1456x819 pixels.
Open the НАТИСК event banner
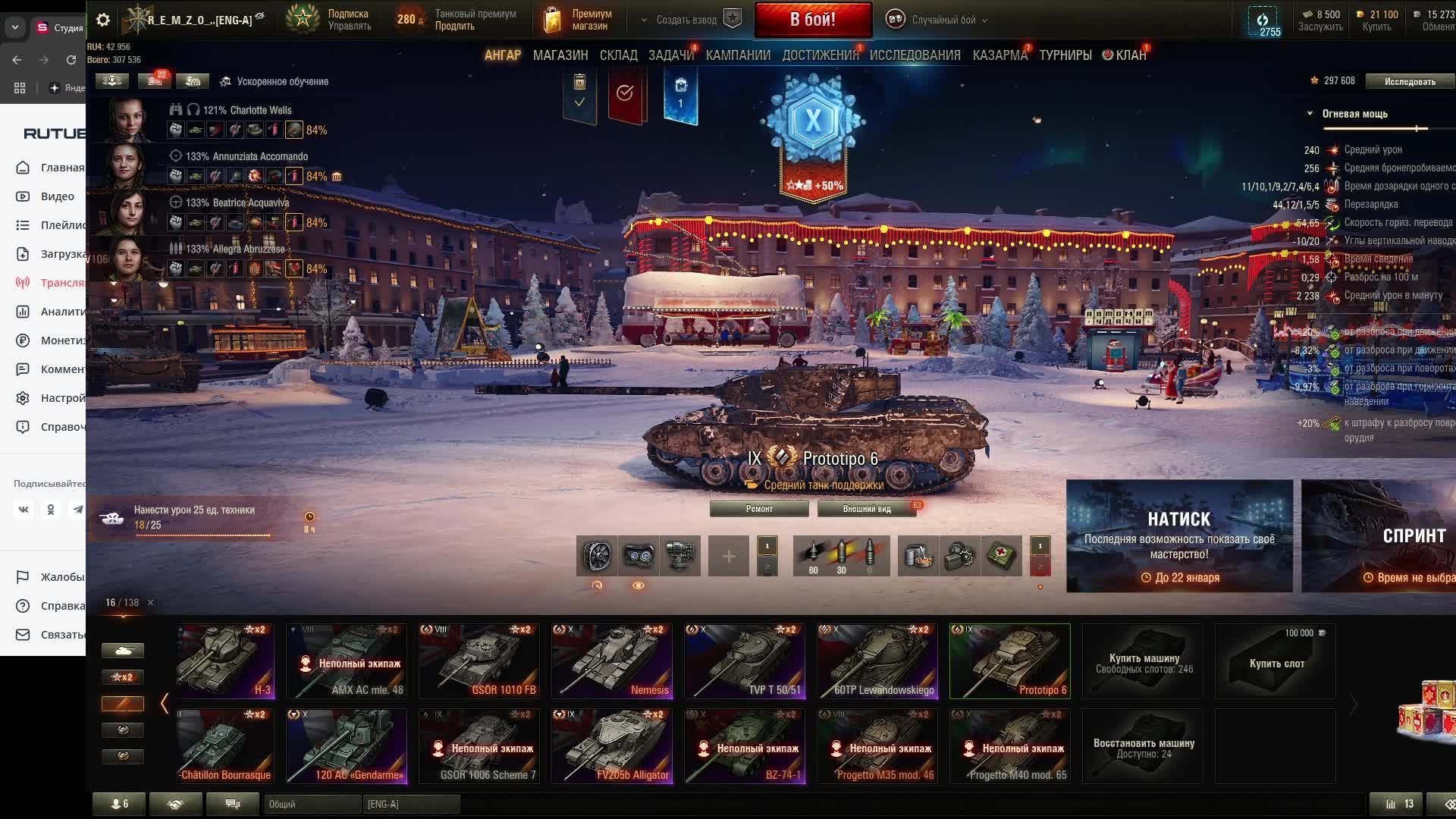coord(1179,536)
